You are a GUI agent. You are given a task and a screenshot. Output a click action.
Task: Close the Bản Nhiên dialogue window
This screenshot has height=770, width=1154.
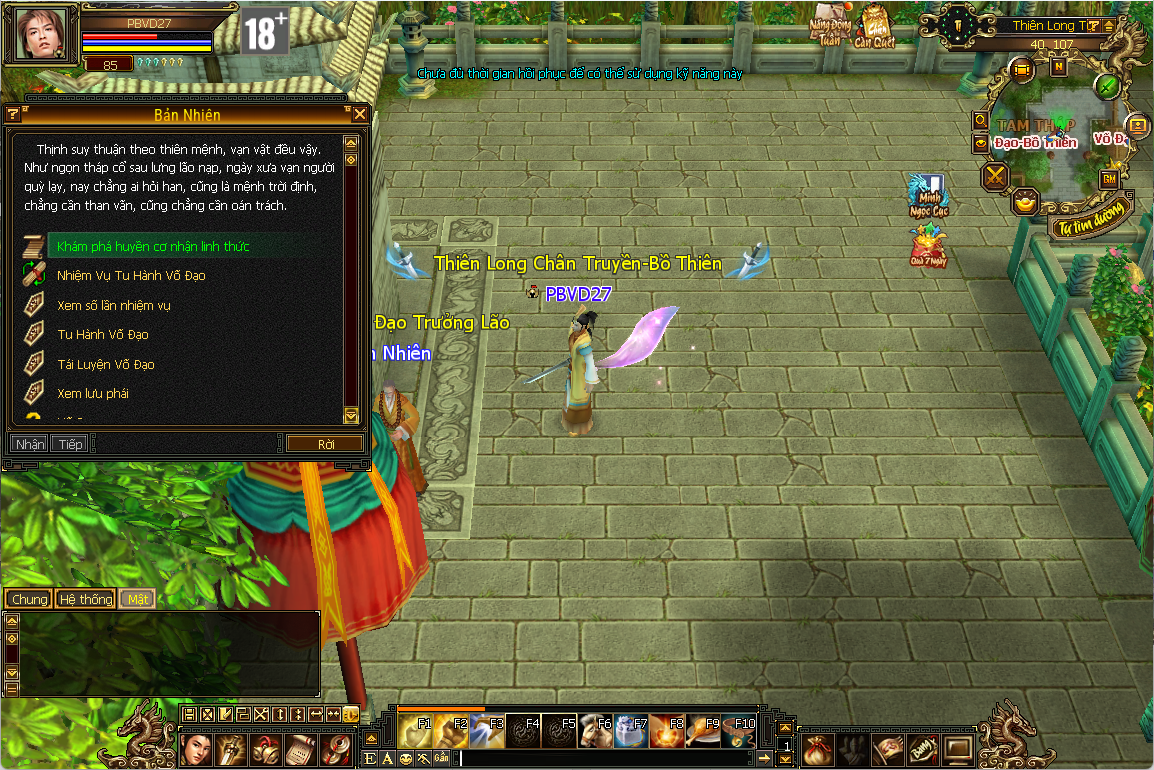360,114
